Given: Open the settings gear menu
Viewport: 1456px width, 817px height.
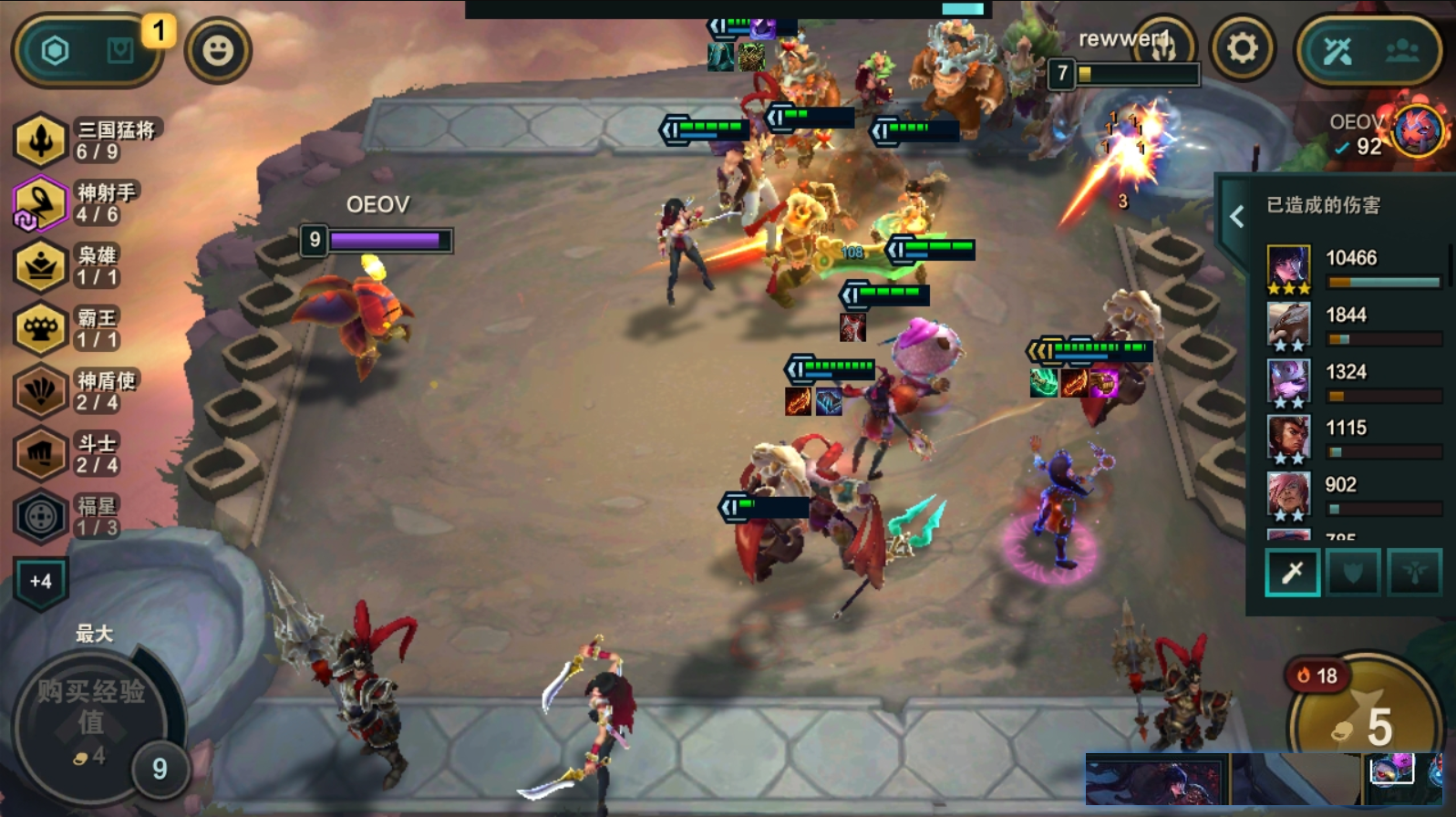Looking at the screenshot, I should [1242, 49].
